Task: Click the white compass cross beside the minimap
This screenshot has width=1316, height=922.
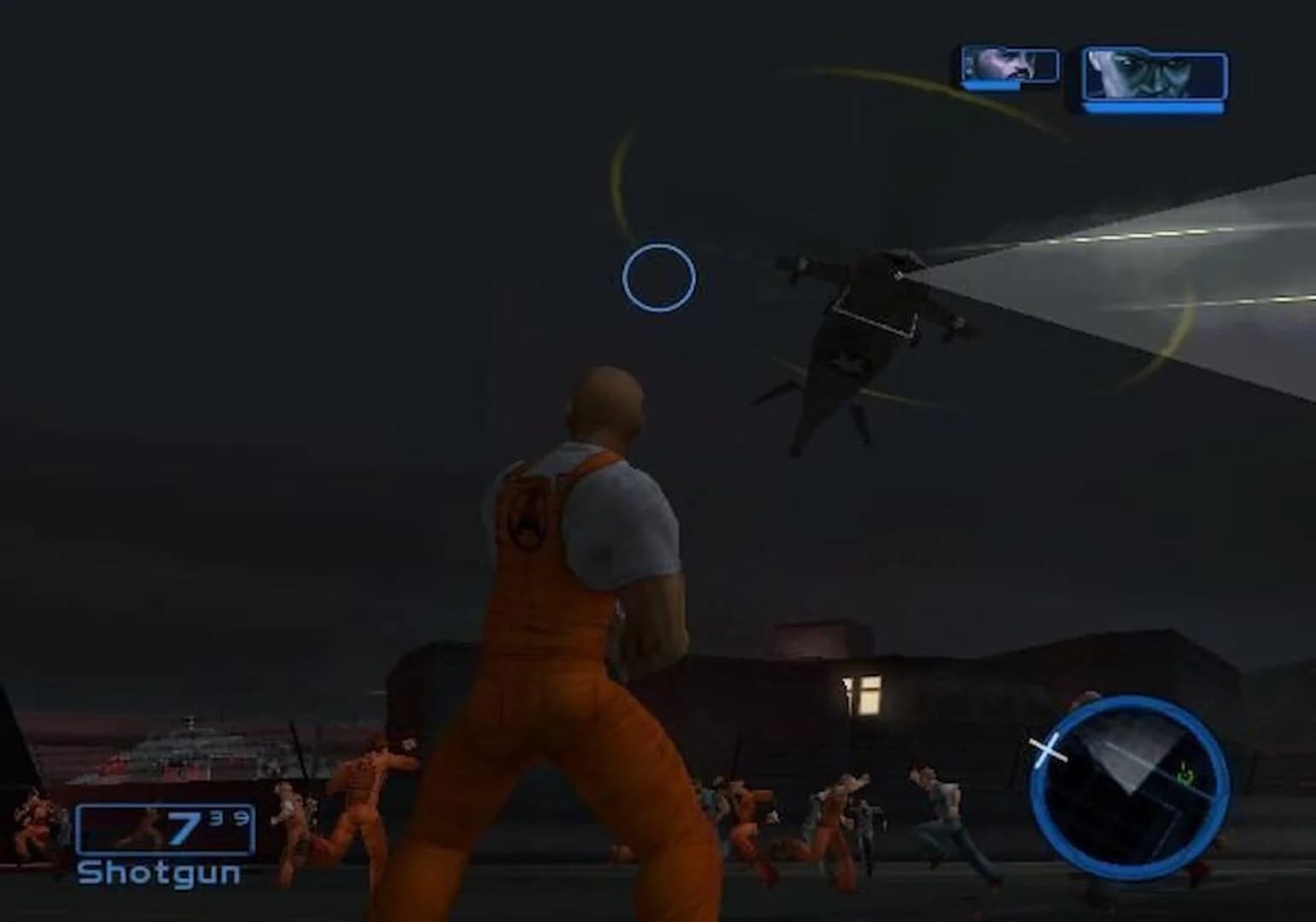Action: click(1047, 749)
